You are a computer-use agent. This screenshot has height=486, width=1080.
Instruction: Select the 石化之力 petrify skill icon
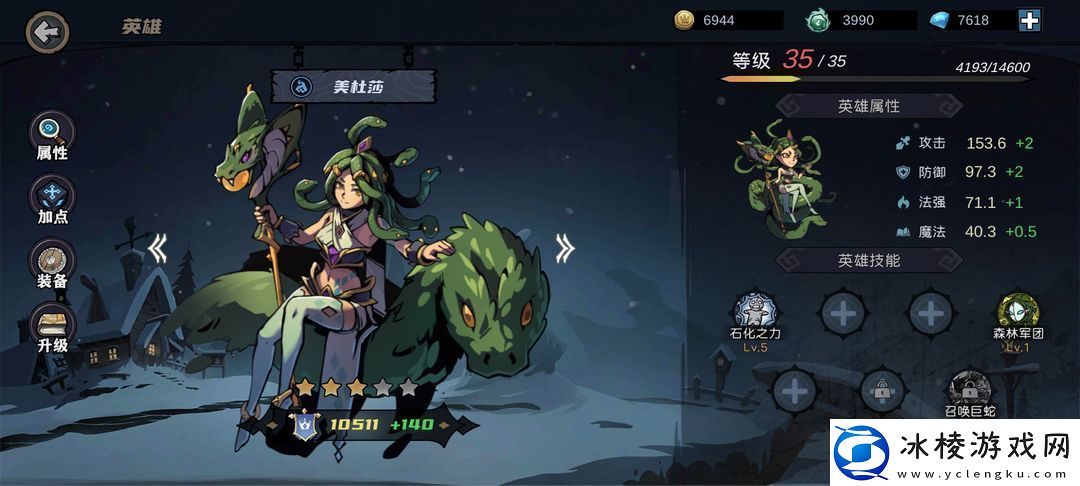(756, 312)
